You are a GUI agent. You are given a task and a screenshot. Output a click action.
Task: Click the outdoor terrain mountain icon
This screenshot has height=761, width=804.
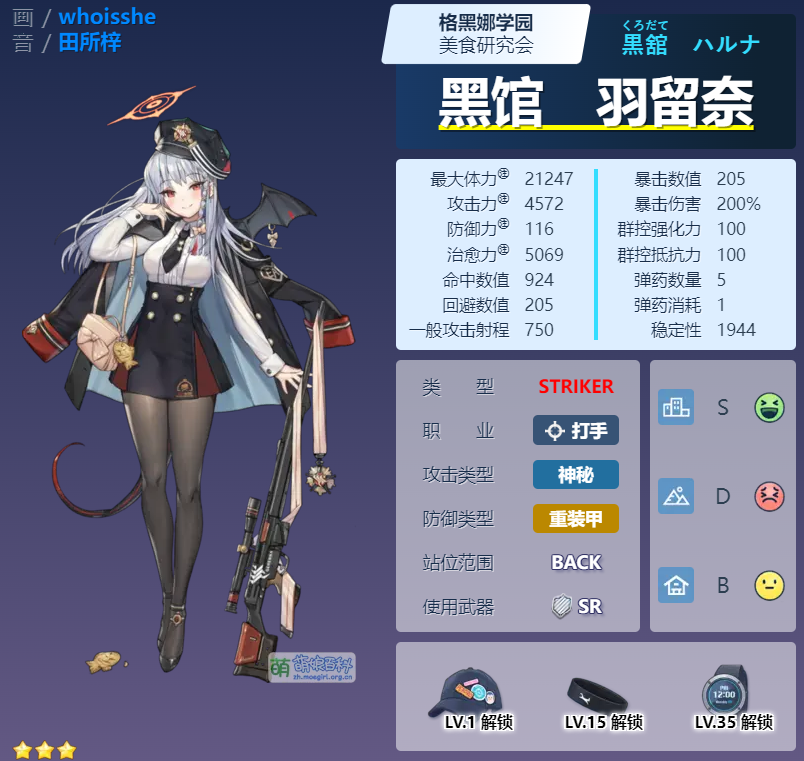[x=676, y=496]
